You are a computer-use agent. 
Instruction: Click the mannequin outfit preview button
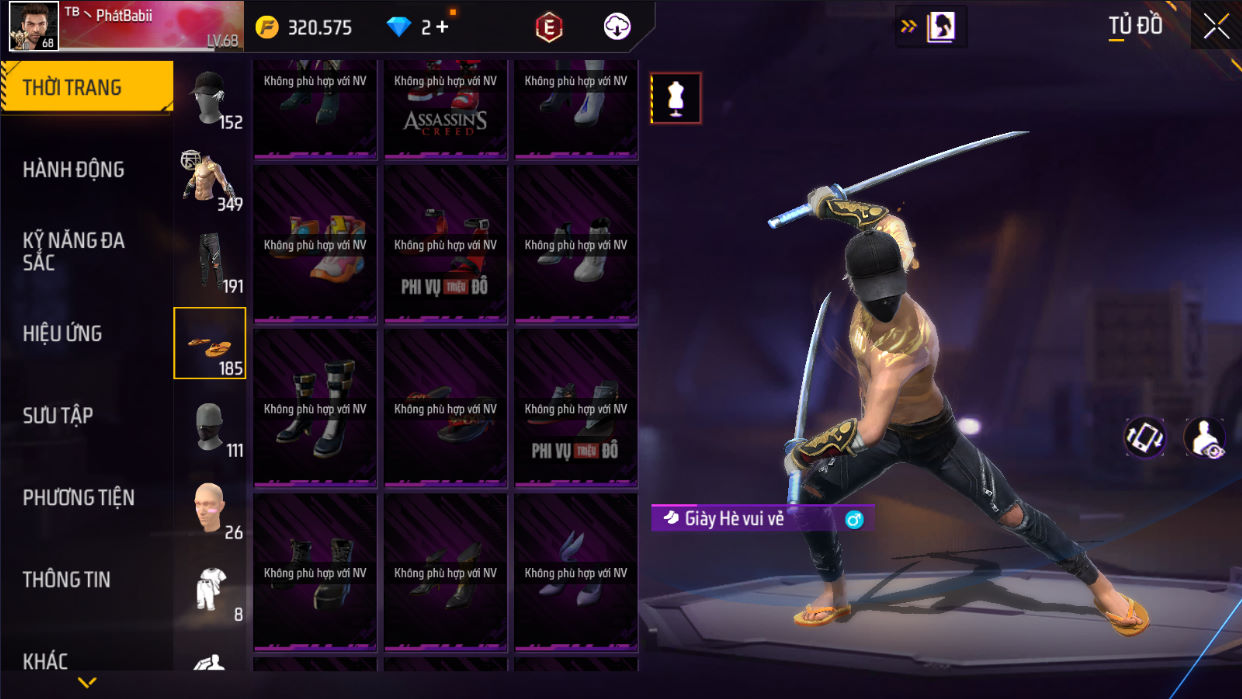(x=676, y=98)
